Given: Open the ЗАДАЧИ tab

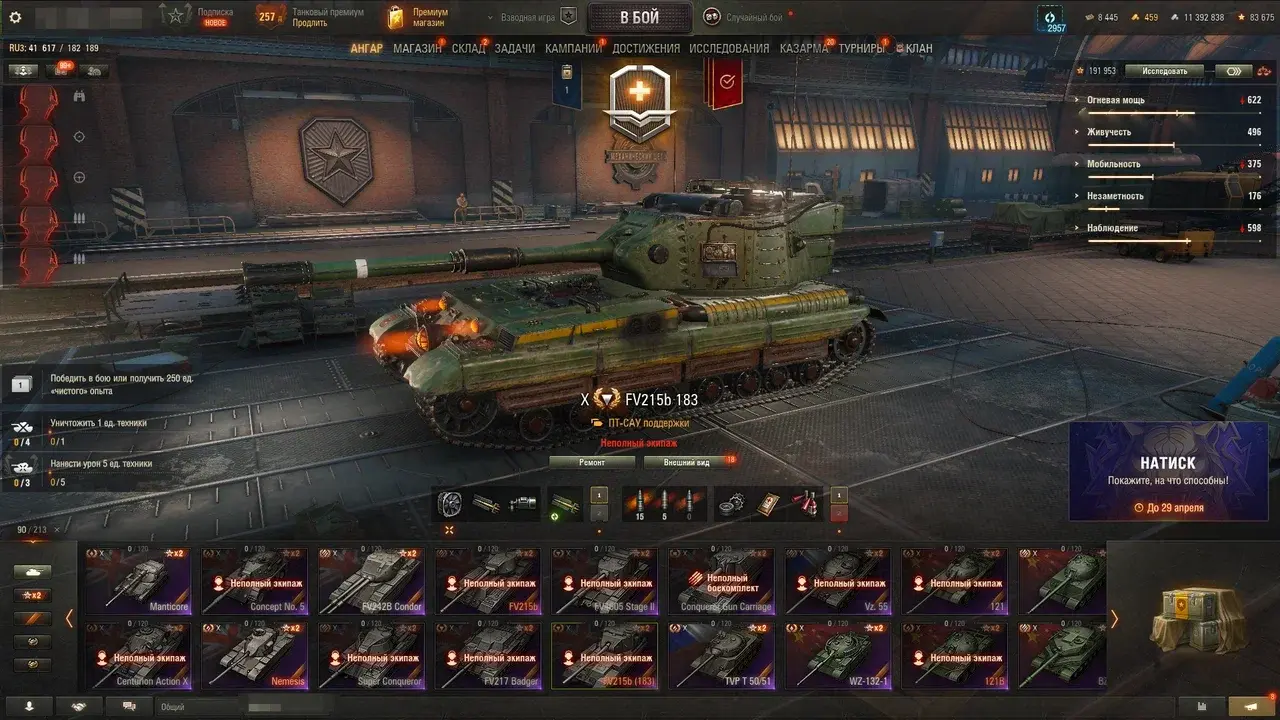Looking at the screenshot, I should (515, 48).
